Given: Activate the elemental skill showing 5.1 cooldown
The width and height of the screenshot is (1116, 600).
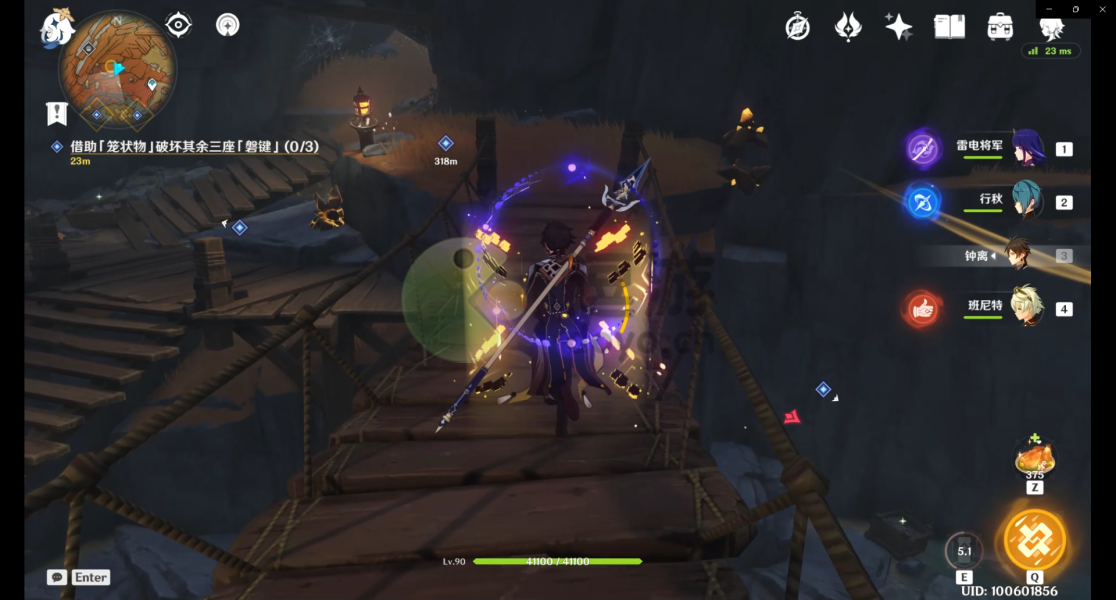Looking at the screenshot, I should tap(964, 551).
